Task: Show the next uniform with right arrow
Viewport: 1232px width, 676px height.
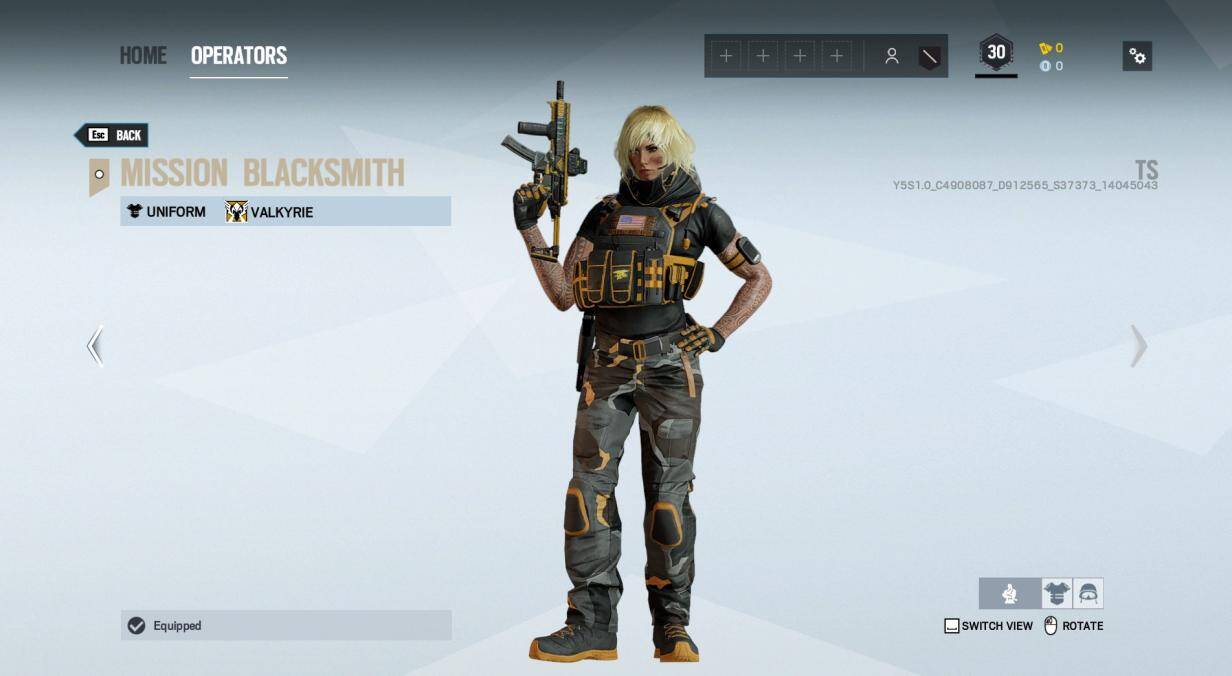Action: 1138,346
